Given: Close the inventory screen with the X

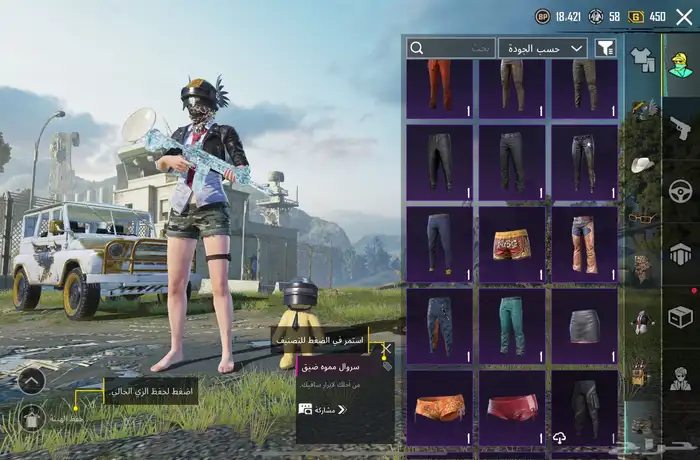Looking at the screenshot, I should pyautogui.click(x=684, y=16).
